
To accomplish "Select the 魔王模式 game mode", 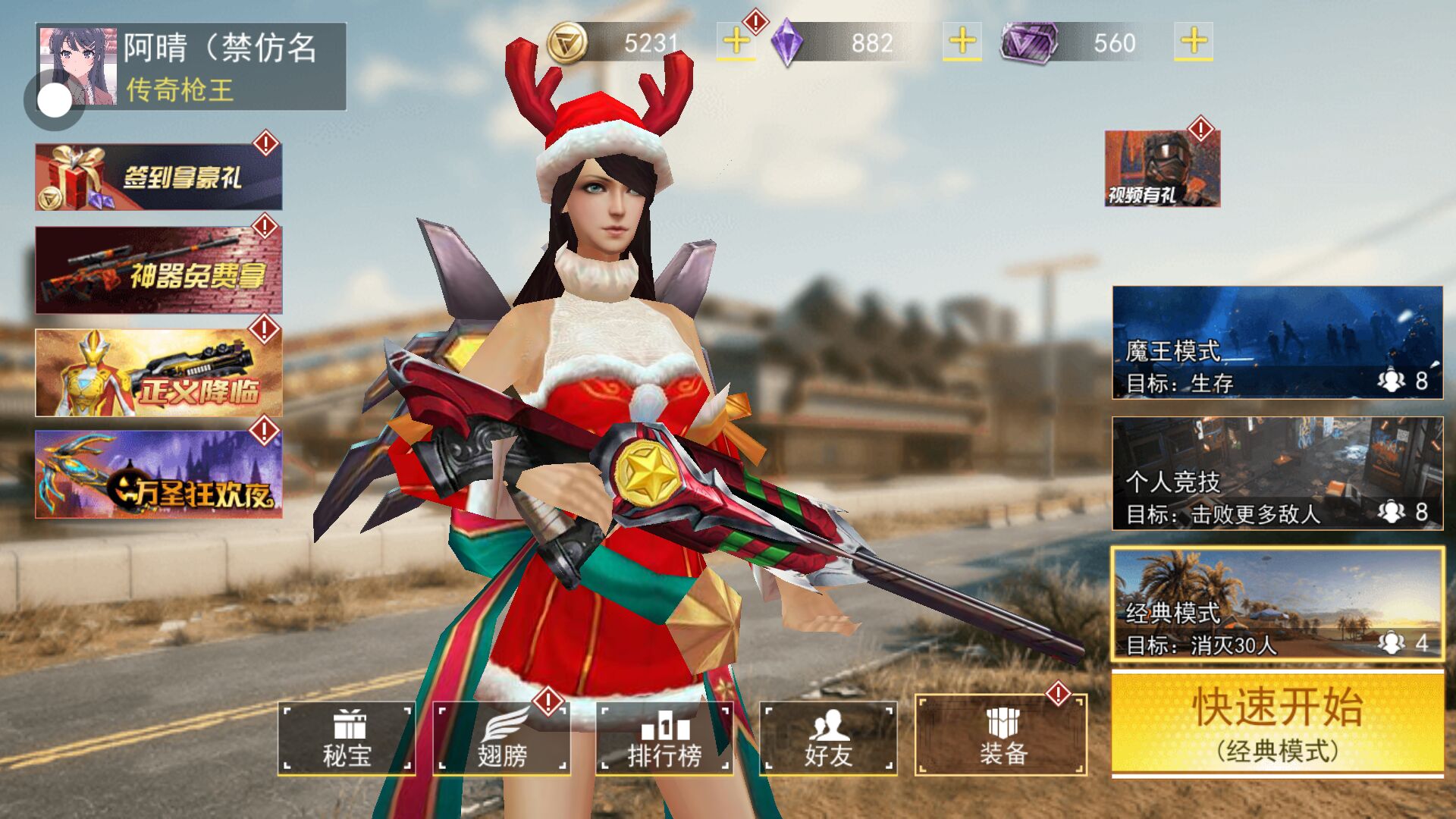I will (x=1277, y=342).
